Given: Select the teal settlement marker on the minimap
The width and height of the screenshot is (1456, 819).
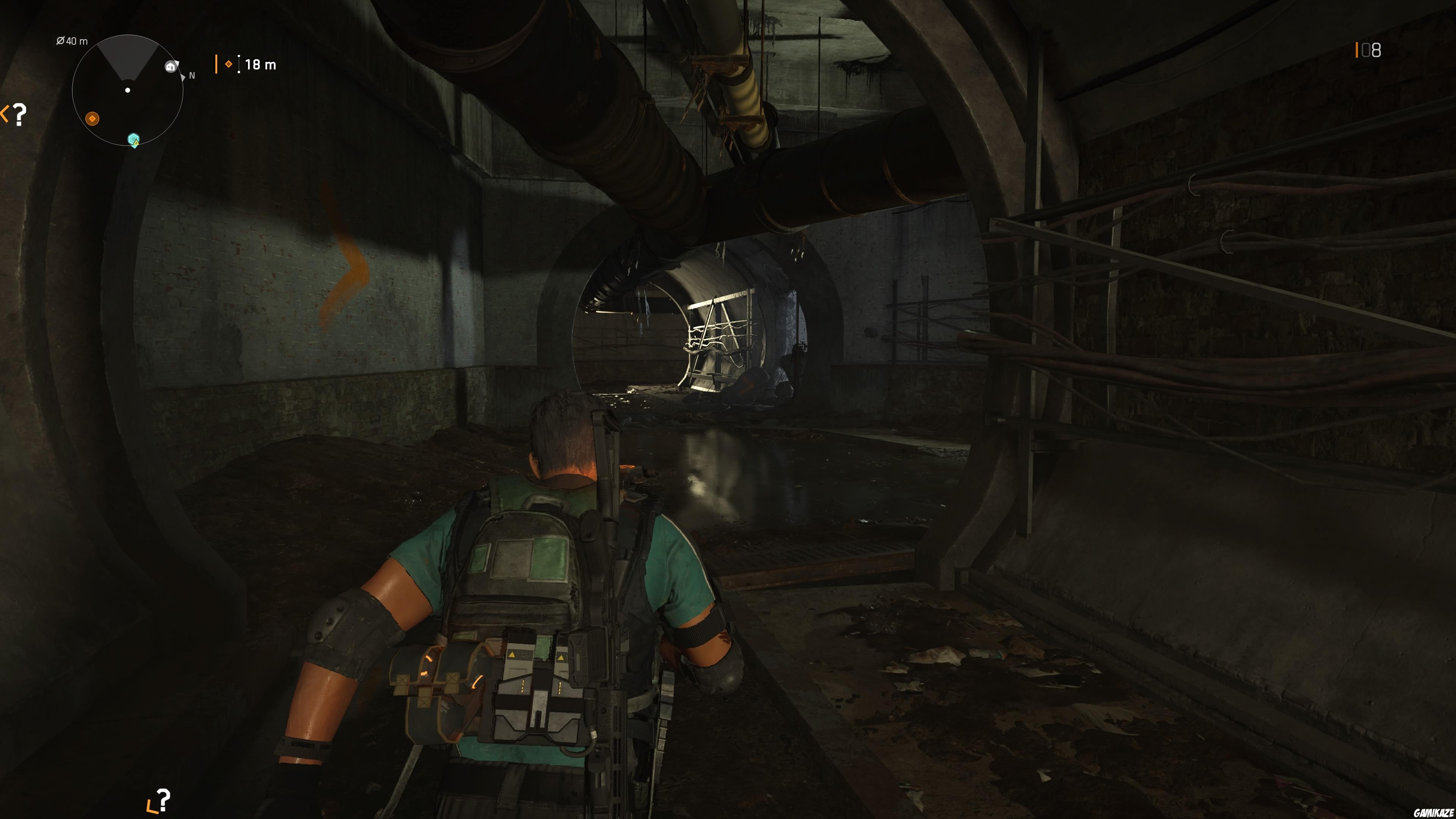Looking at the screenshot, I should click(134, 139).
